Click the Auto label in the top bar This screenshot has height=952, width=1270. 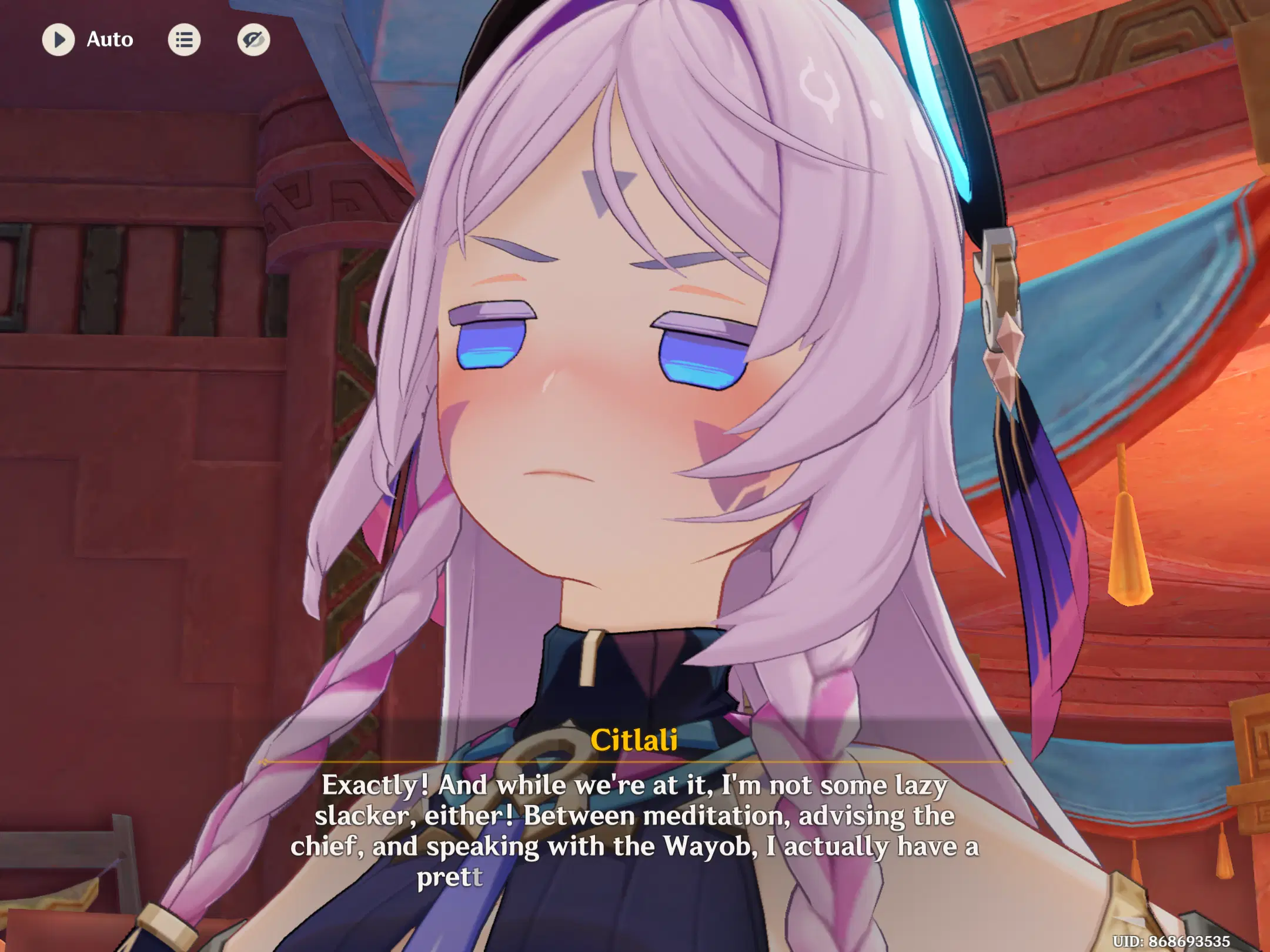(109, 40)
